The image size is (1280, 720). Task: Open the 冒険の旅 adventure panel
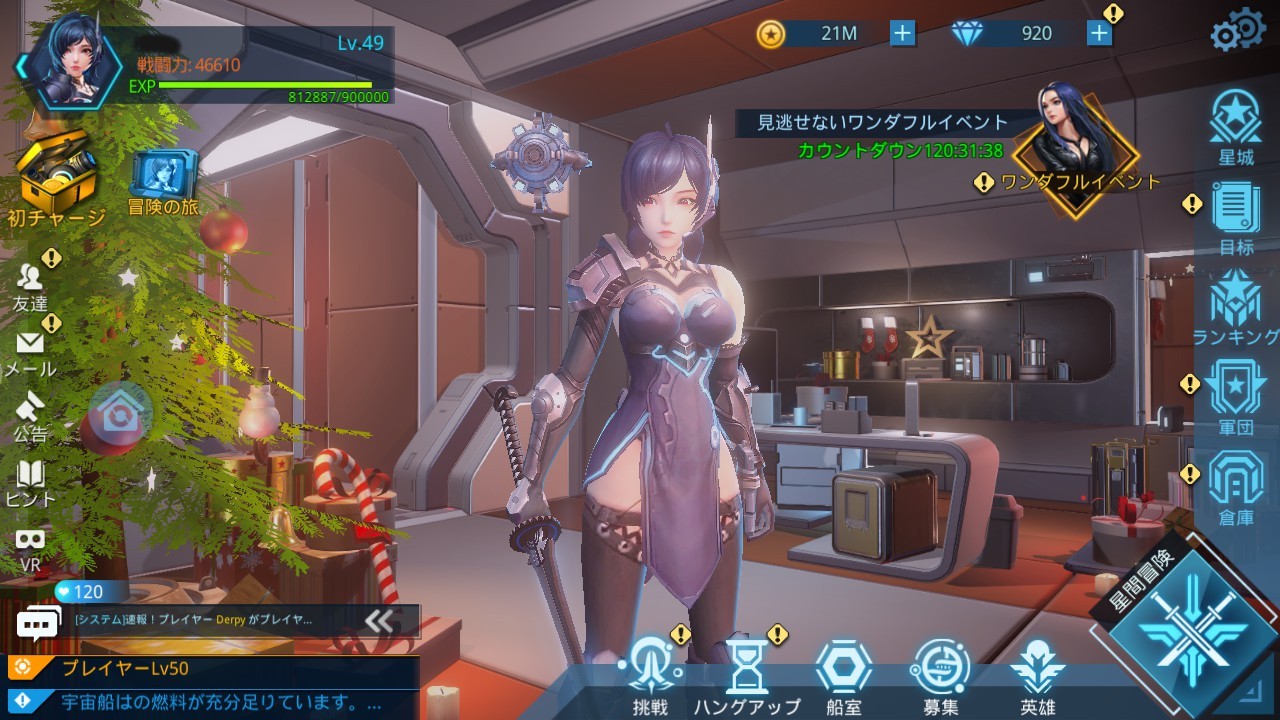[160, 175]
